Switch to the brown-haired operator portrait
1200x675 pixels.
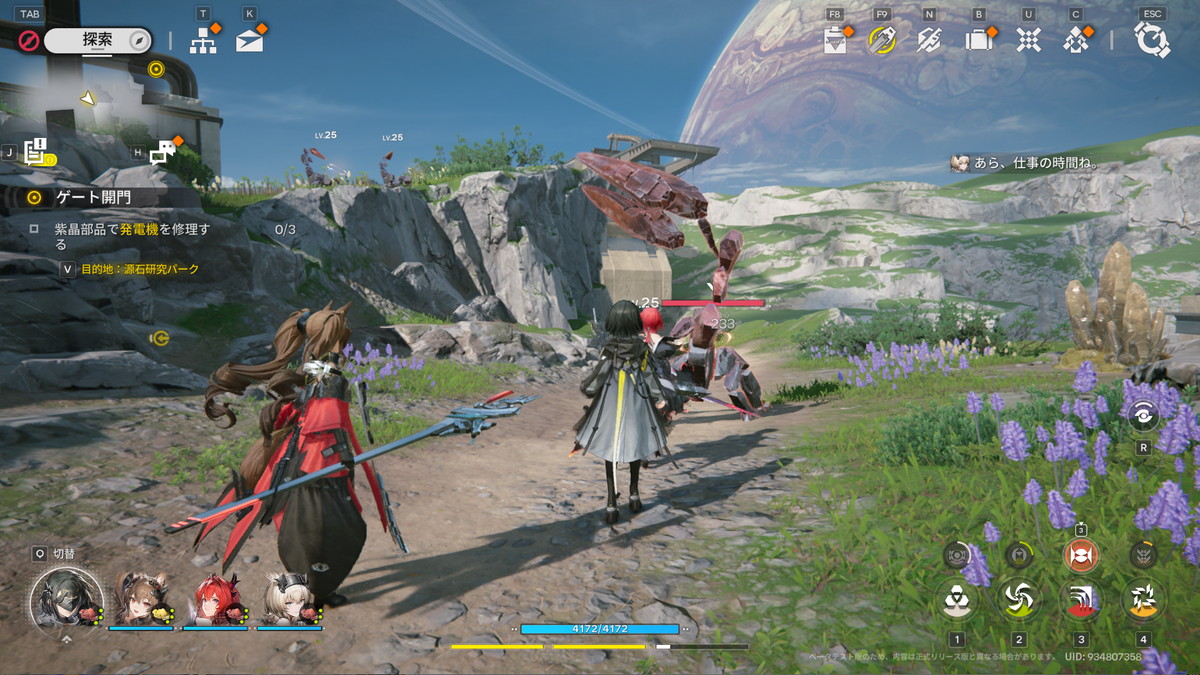tap(141, 599)
